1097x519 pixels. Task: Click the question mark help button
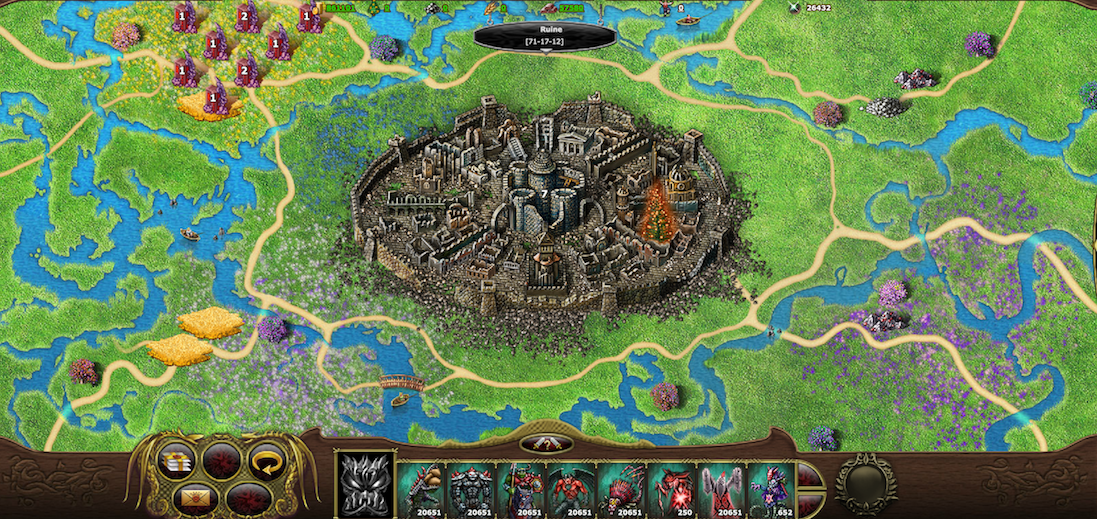pyautogui.click(x=546, y=444)
